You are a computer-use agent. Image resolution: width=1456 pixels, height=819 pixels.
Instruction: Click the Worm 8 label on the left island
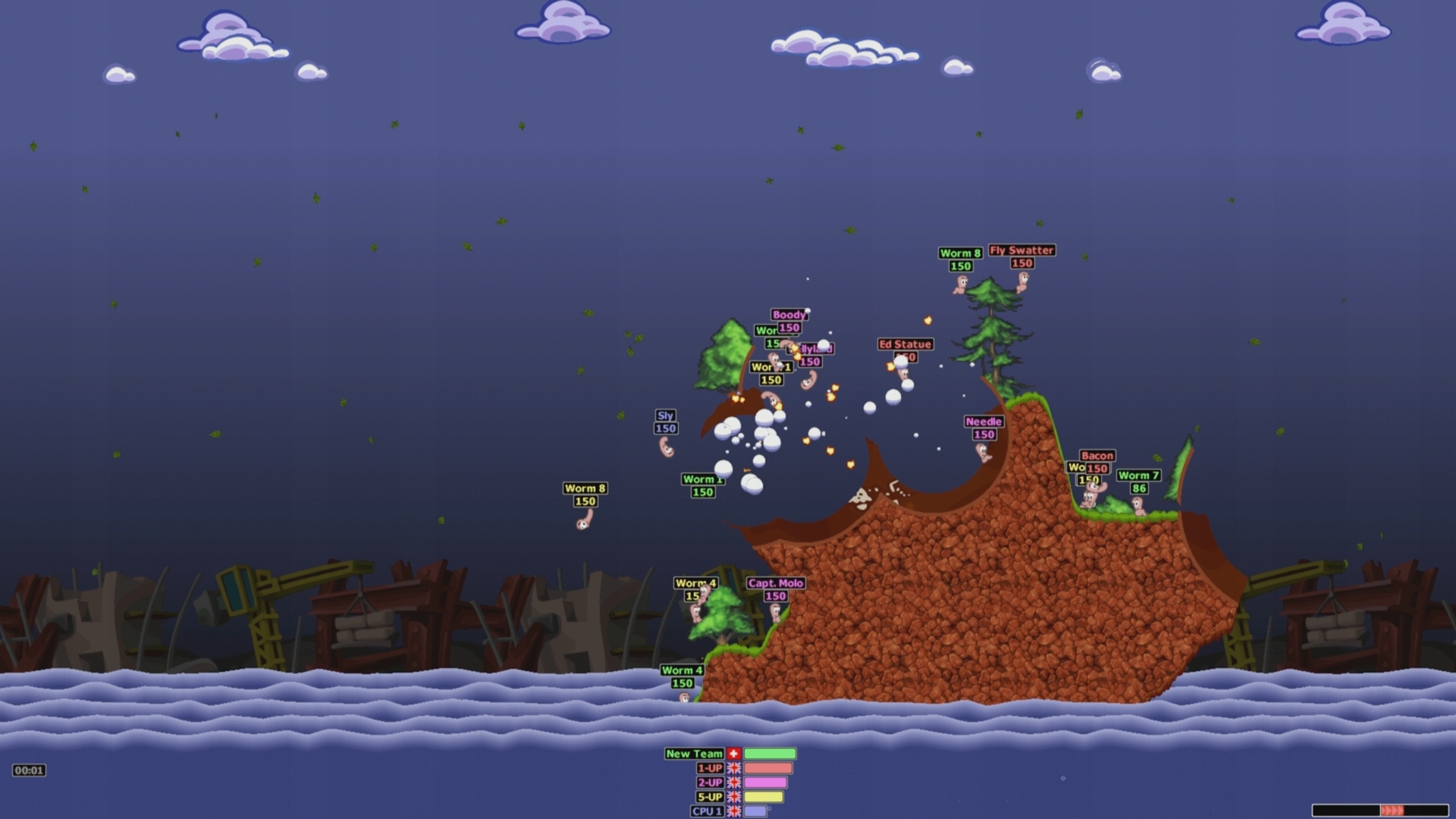pos(584,489)
